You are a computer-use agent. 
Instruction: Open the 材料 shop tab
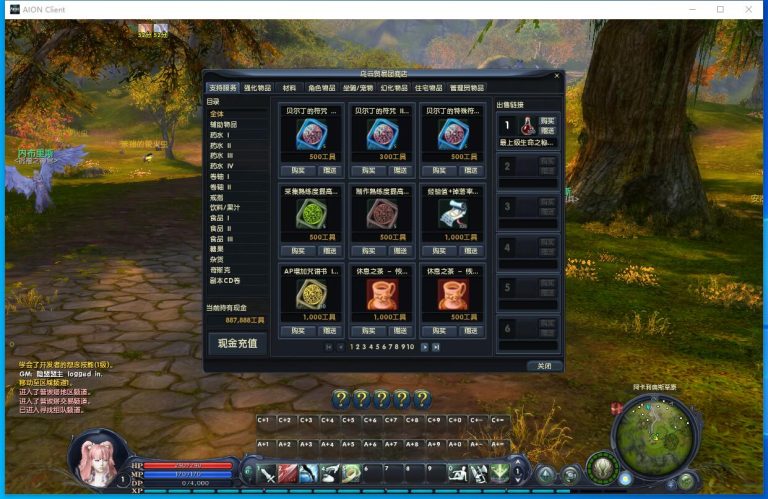pos(289,88)
